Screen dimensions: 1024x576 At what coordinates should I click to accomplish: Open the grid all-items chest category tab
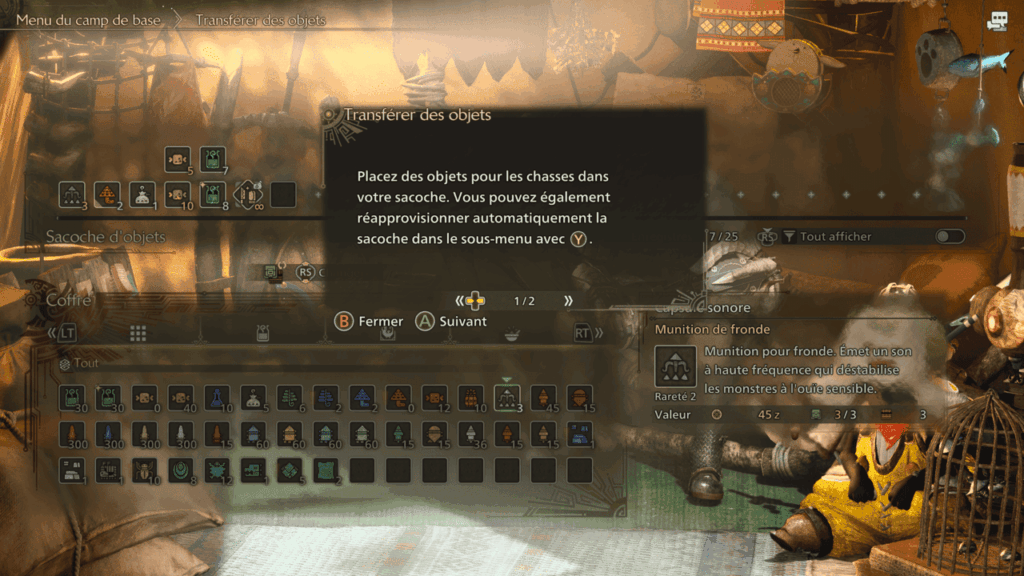tap(138, 333)
